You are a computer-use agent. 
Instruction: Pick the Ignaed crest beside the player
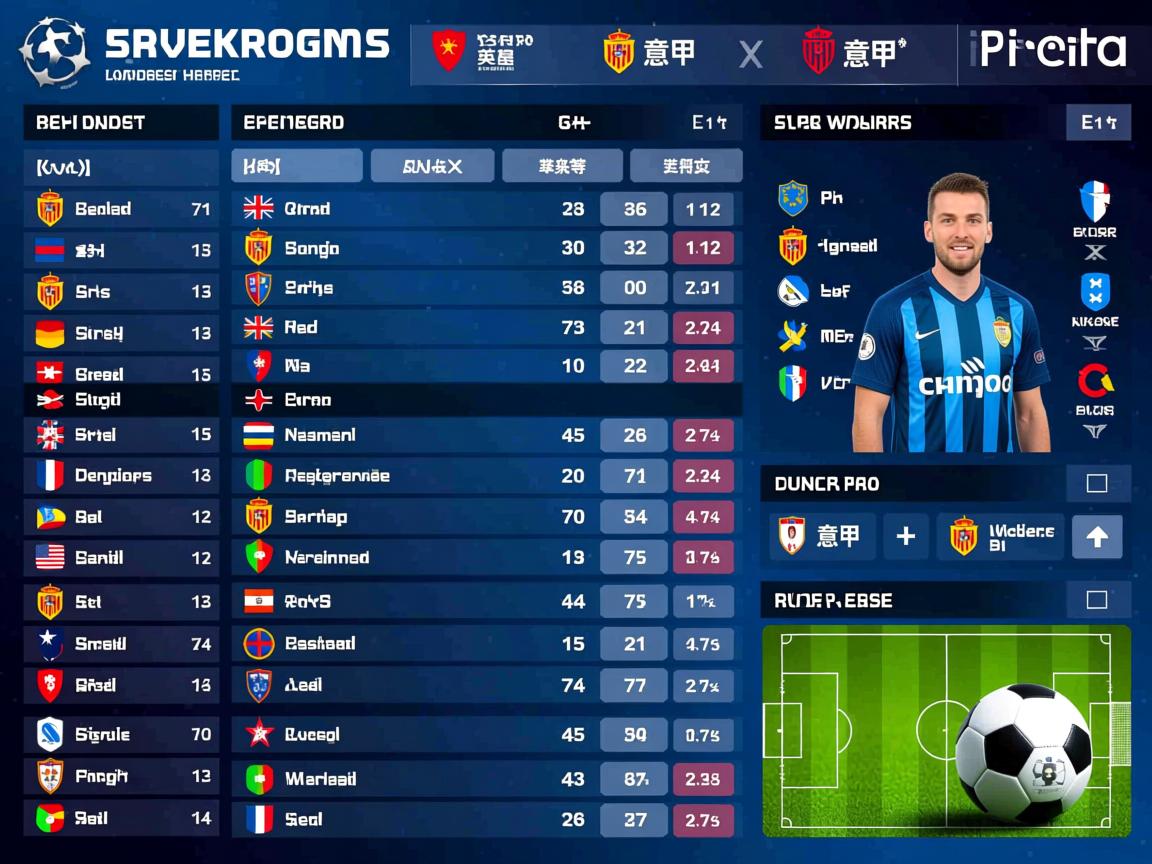792,246
